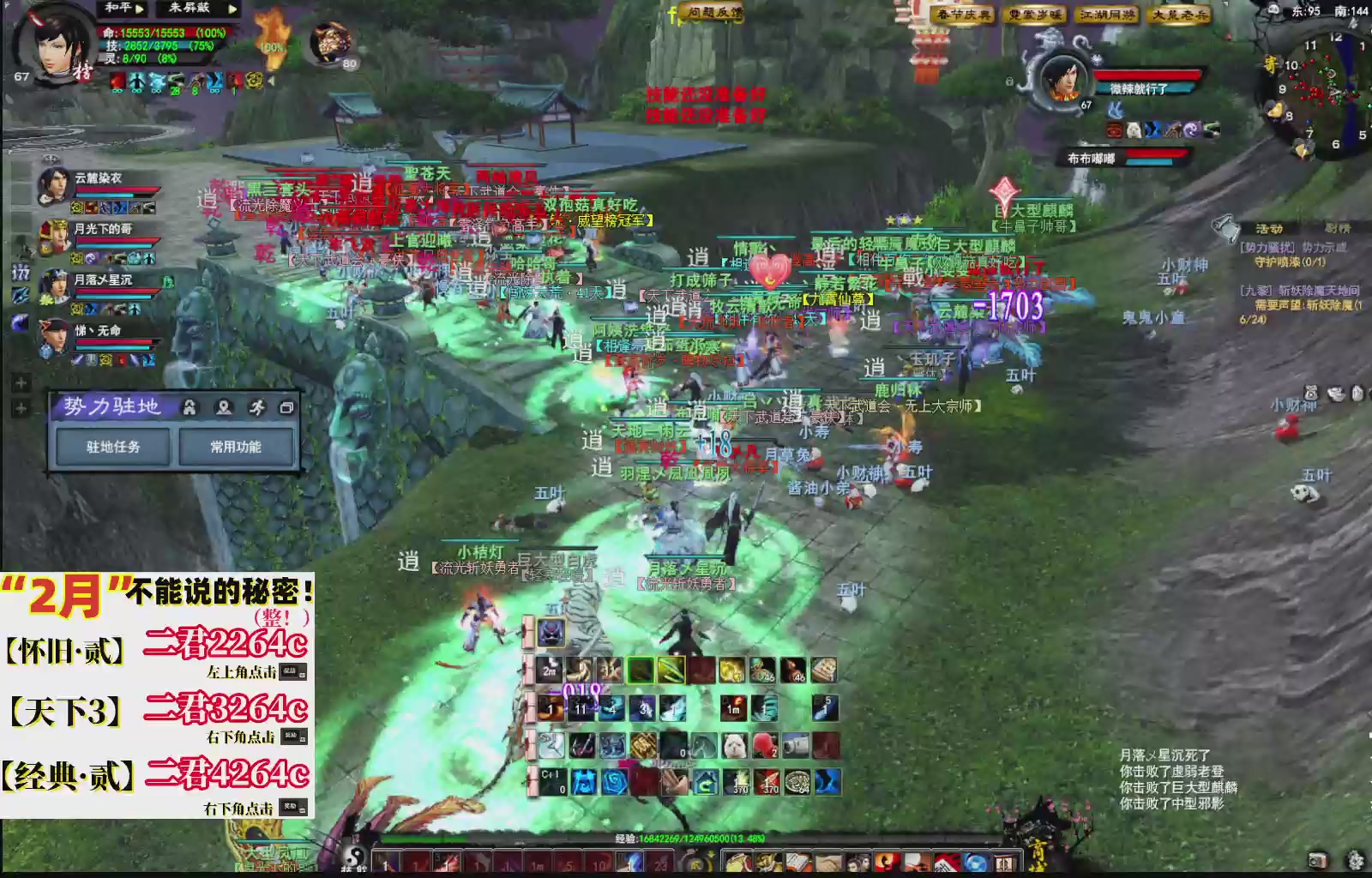Click the stacked-windows icon on the 势力驻地 header
The image size is (1372, 878).
[x=287, y=408]
